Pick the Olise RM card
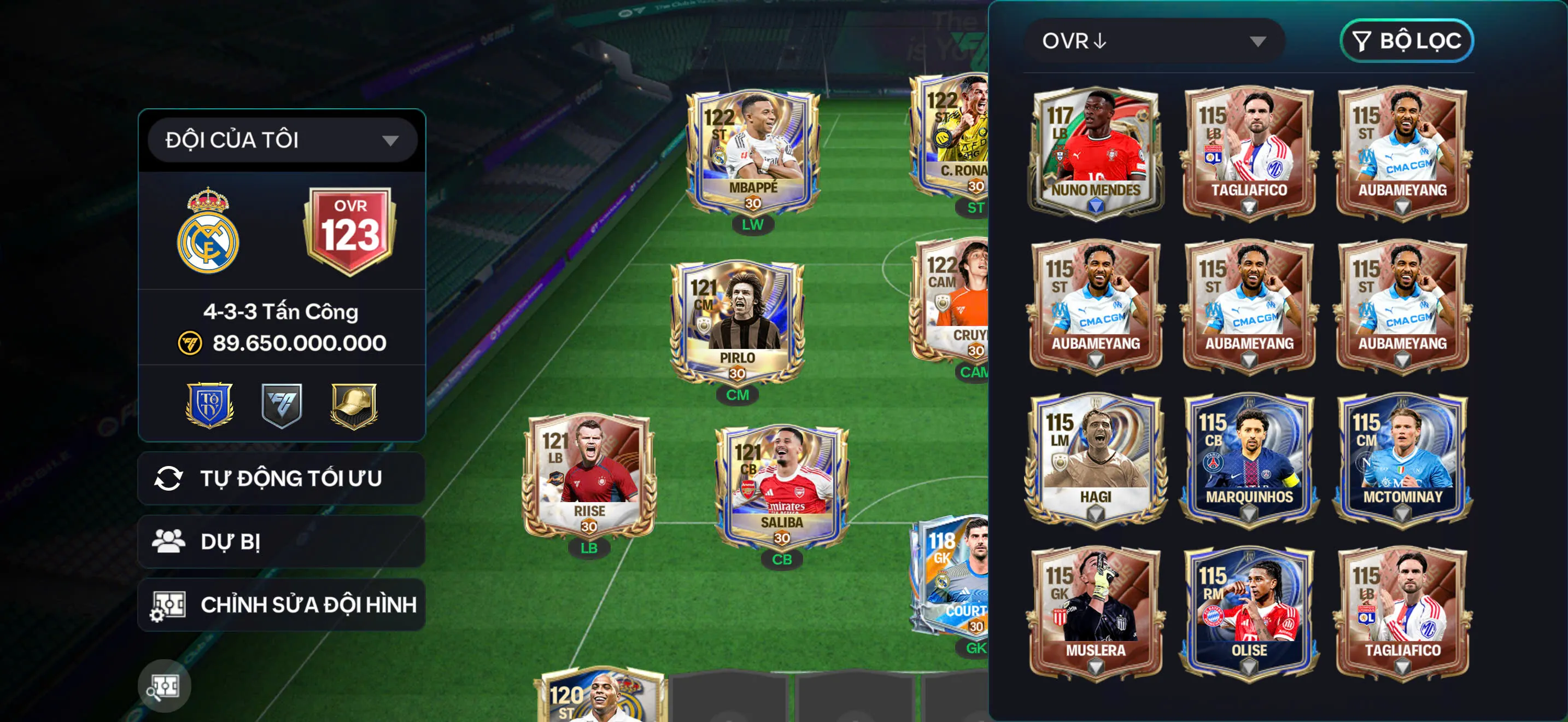The image size is (1568, 722). pyautogui.click(x=1249, y=613)
